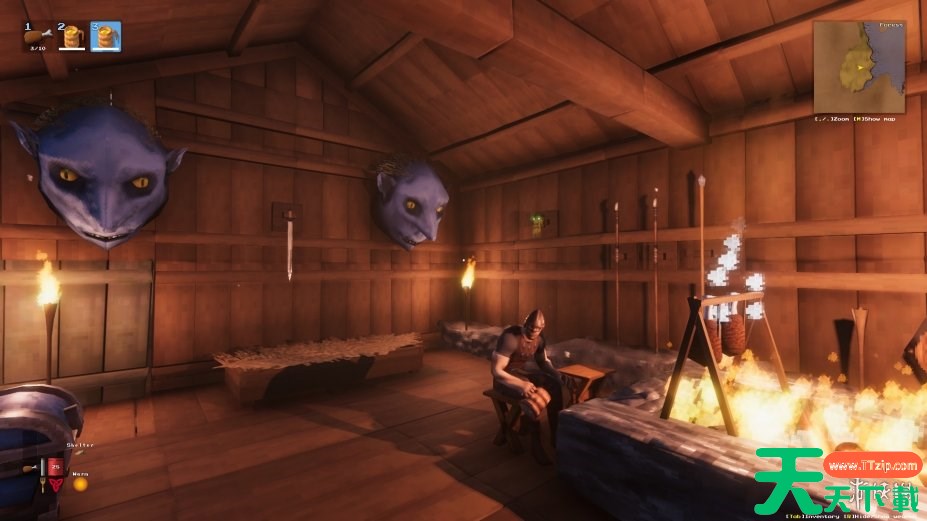Click the highlighted tankard in slot 3
This screenshot has width=927, height=521.
pyautogui.click(x=105, y=37)
